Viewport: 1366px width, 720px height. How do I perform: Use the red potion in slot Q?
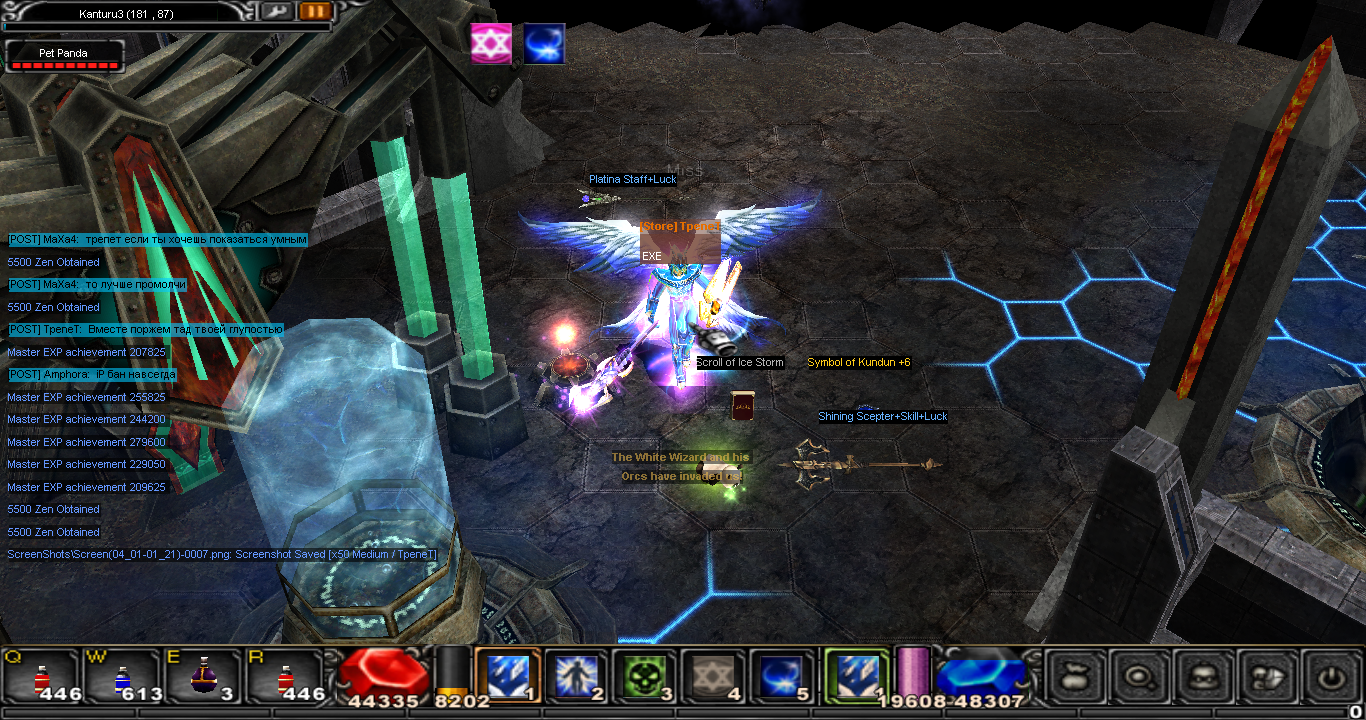point(41,678)
